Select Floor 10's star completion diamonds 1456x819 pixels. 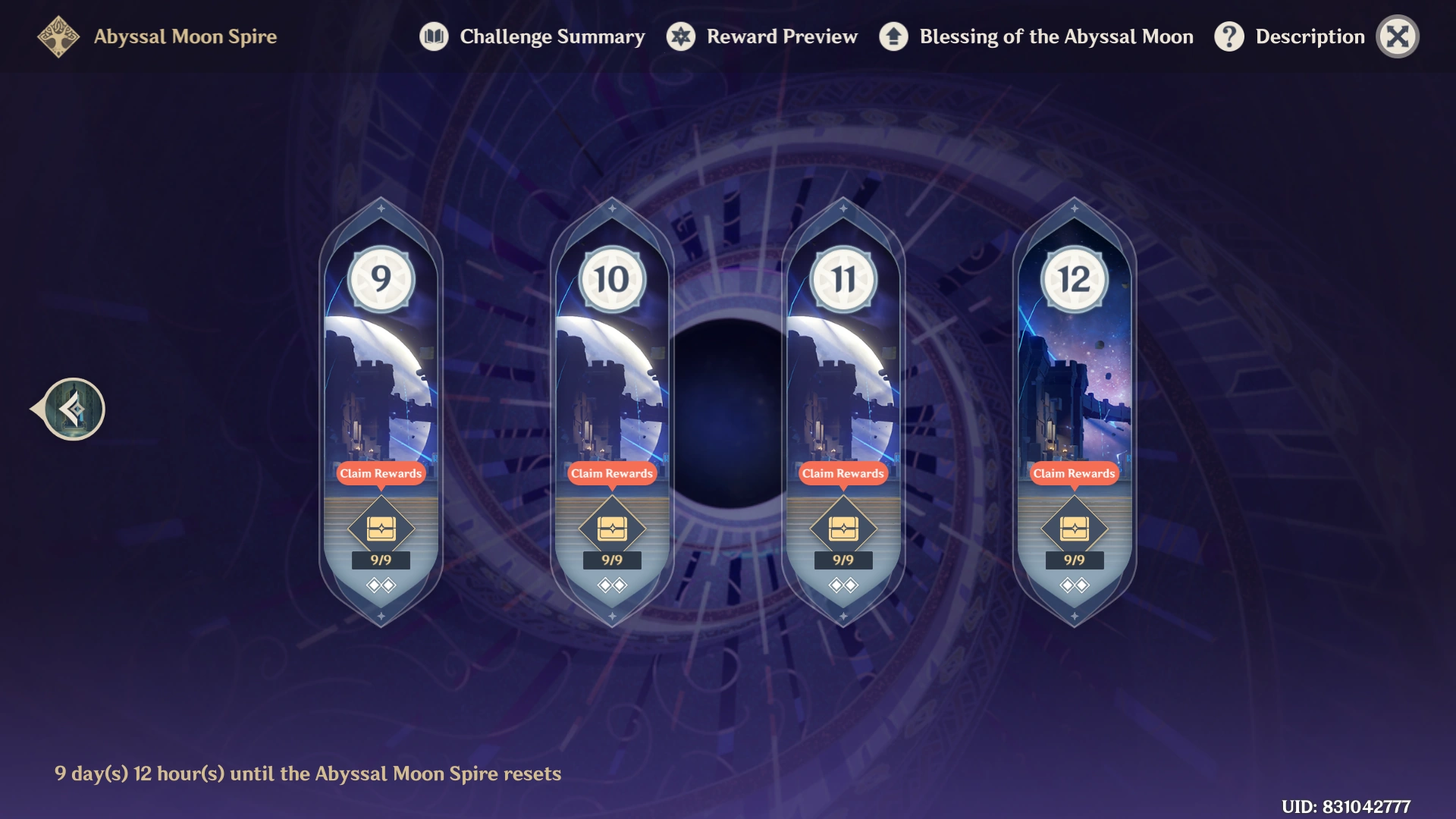click(612, 585)
